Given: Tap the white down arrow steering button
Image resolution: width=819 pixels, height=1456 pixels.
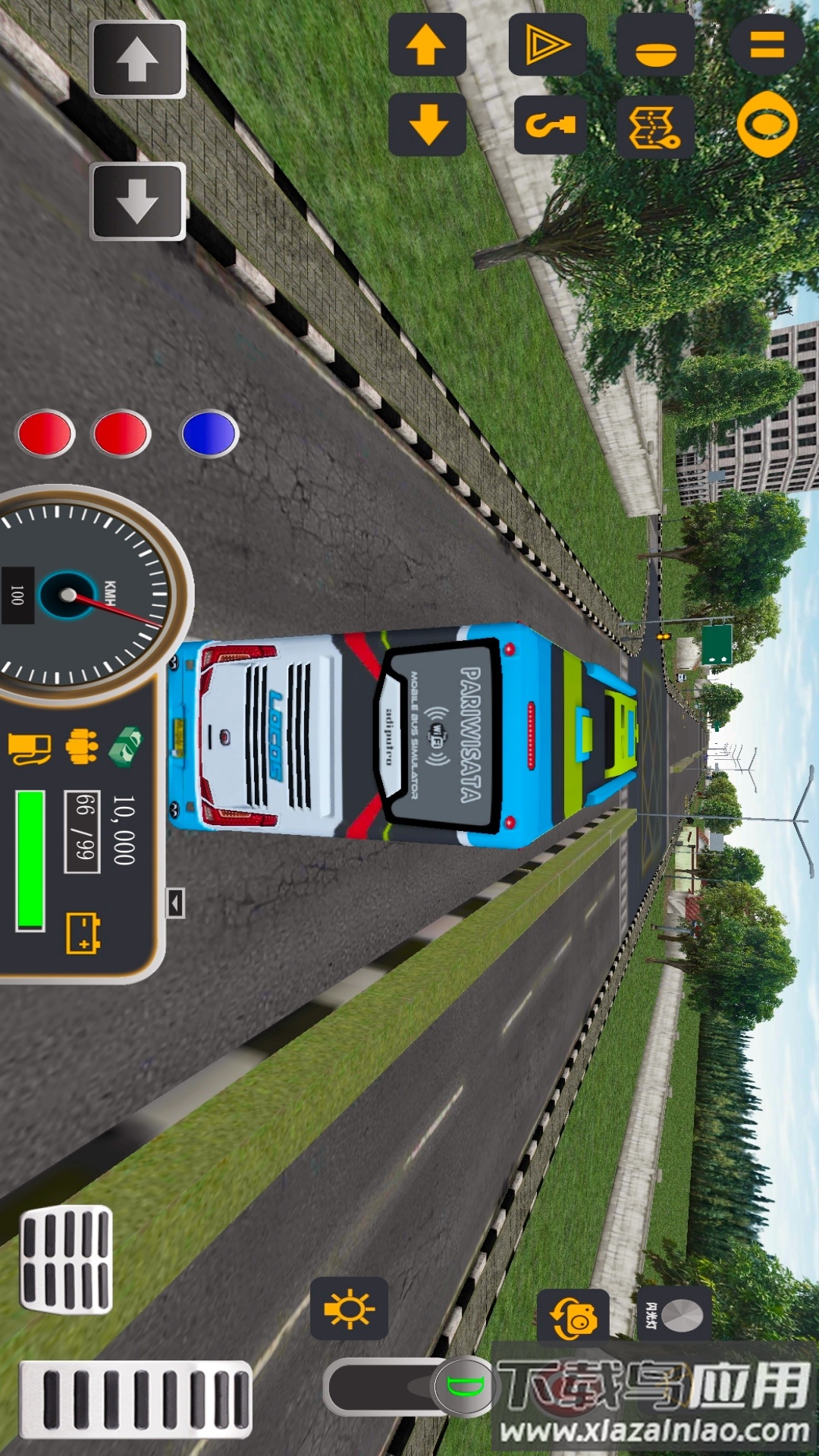Looking at the screenshot, I should tap(137, 201).
